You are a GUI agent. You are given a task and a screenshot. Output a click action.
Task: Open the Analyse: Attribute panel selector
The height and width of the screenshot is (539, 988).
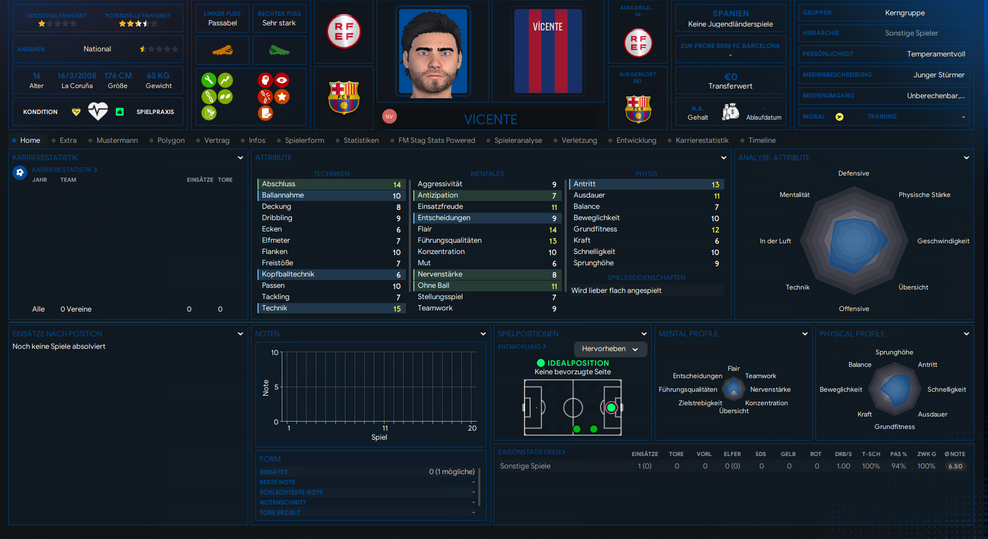pos(966,158)
